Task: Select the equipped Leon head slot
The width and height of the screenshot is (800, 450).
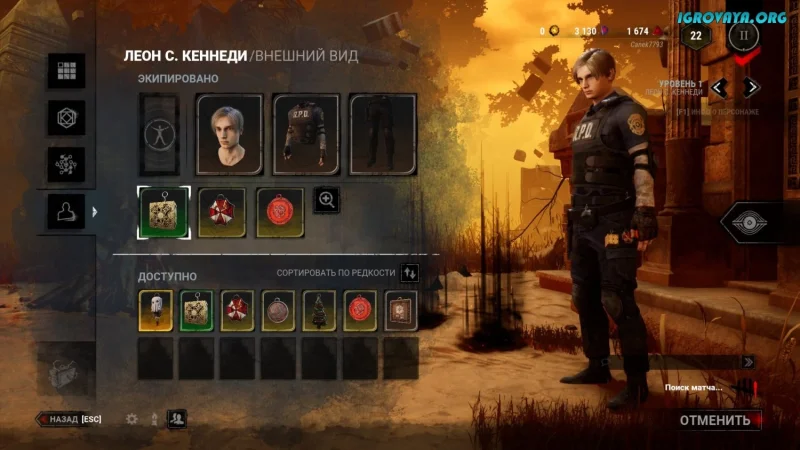Action: tap(229, 135)
